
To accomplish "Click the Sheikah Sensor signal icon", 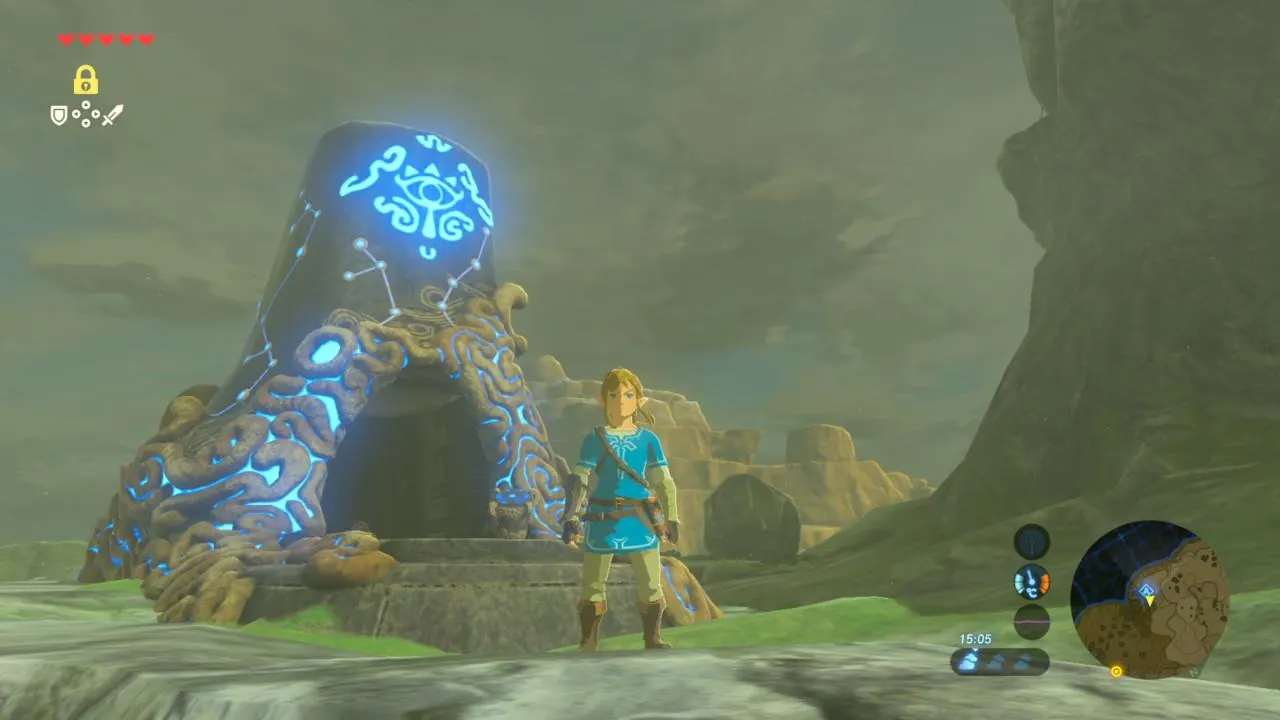I will pyautogui.click(x=1031, y=542).
